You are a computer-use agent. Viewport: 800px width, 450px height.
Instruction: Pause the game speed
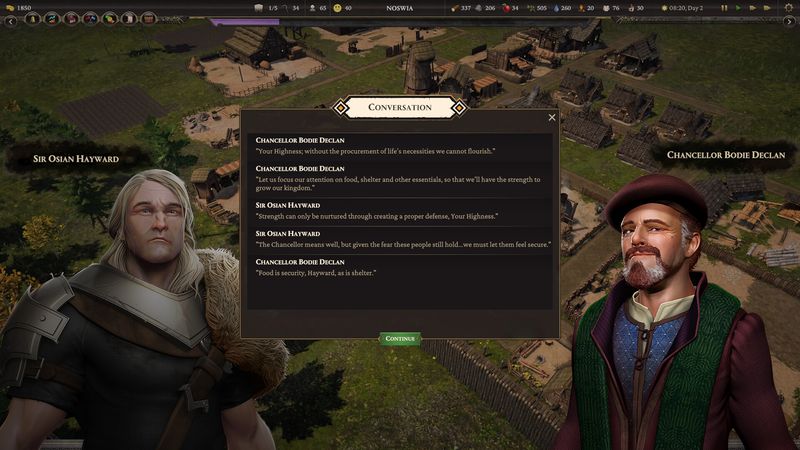click(724, 8)
